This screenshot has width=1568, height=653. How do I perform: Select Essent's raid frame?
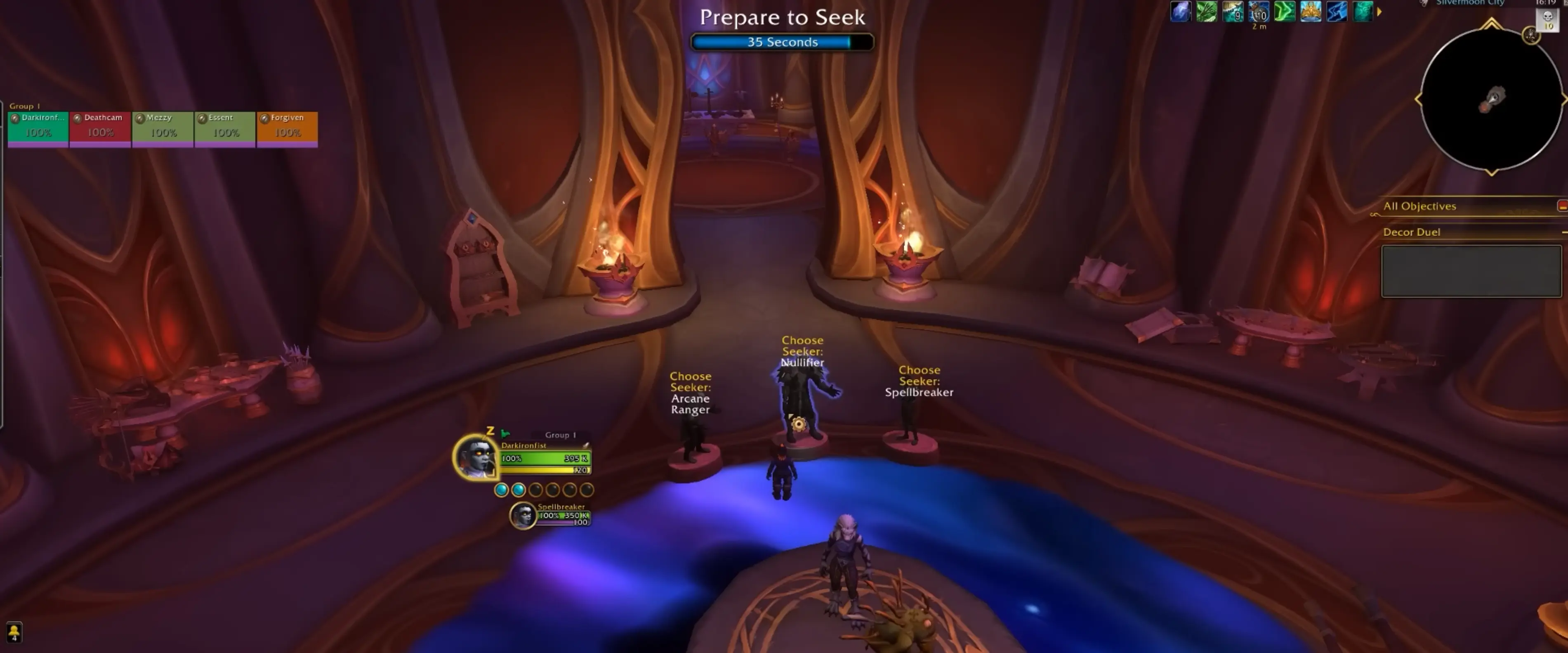point(224,128)
